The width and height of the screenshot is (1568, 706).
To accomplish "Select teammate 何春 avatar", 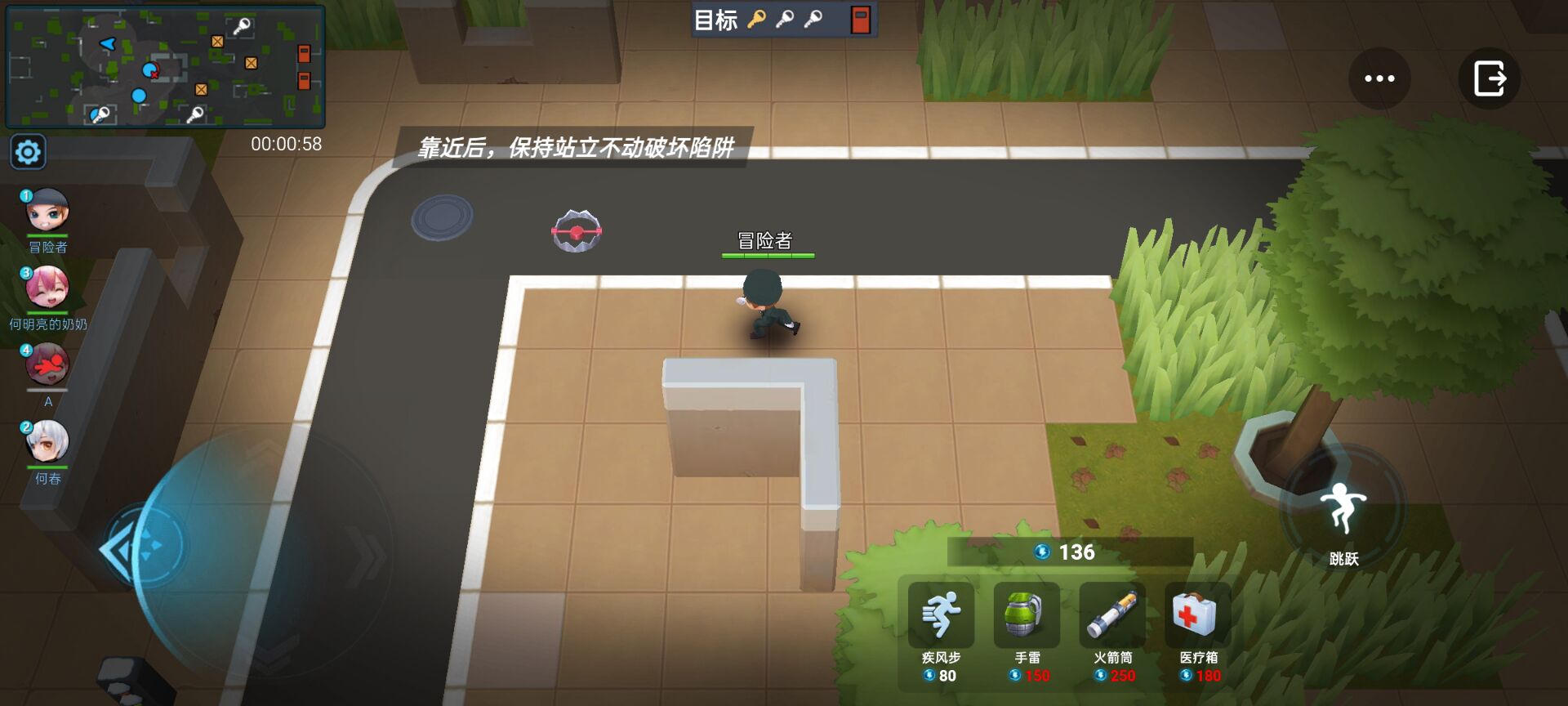I will tap(47, 441).
